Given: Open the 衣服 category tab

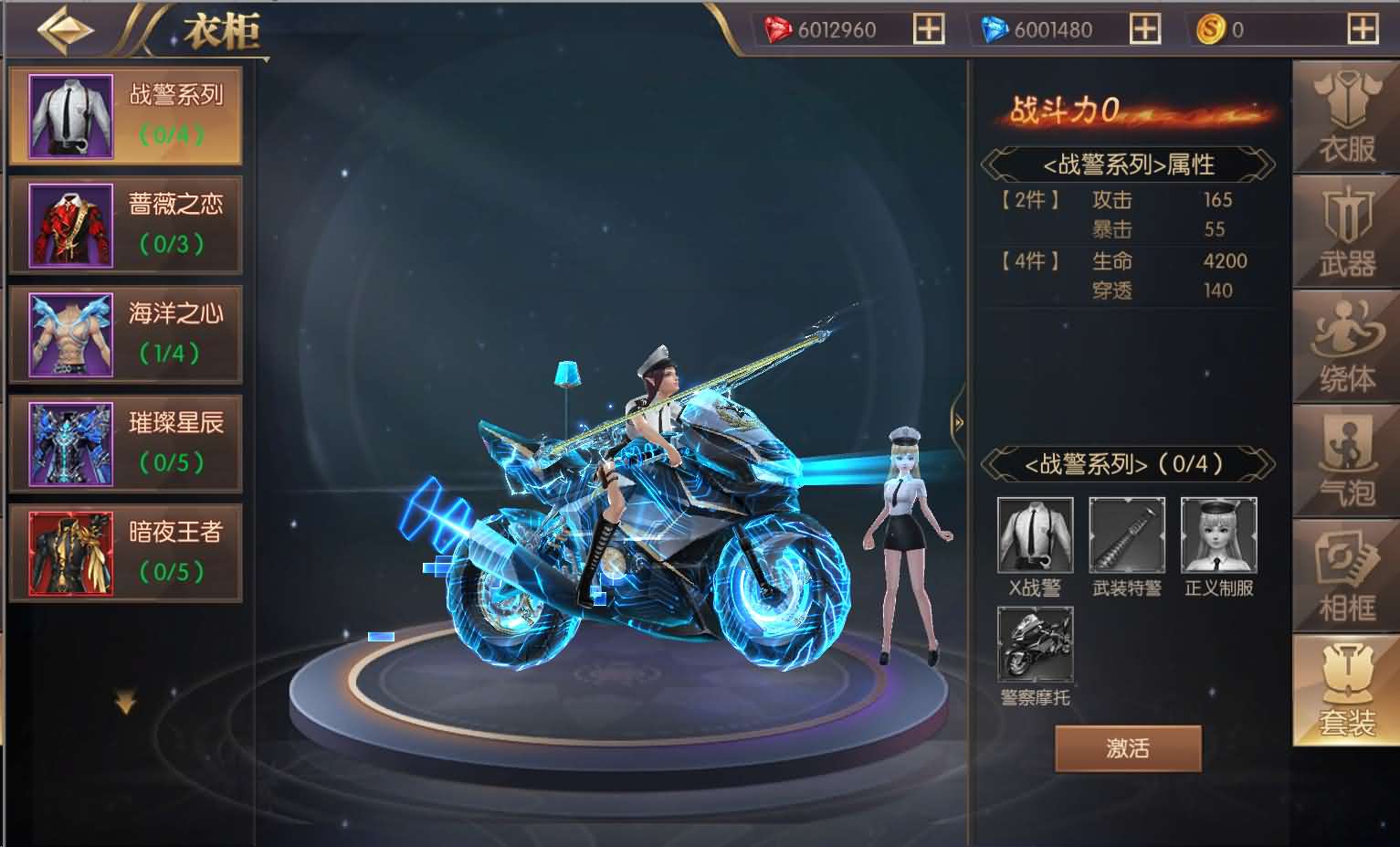Looking at the screenshot, I should pyautogui.click(x=1344, y=114).
